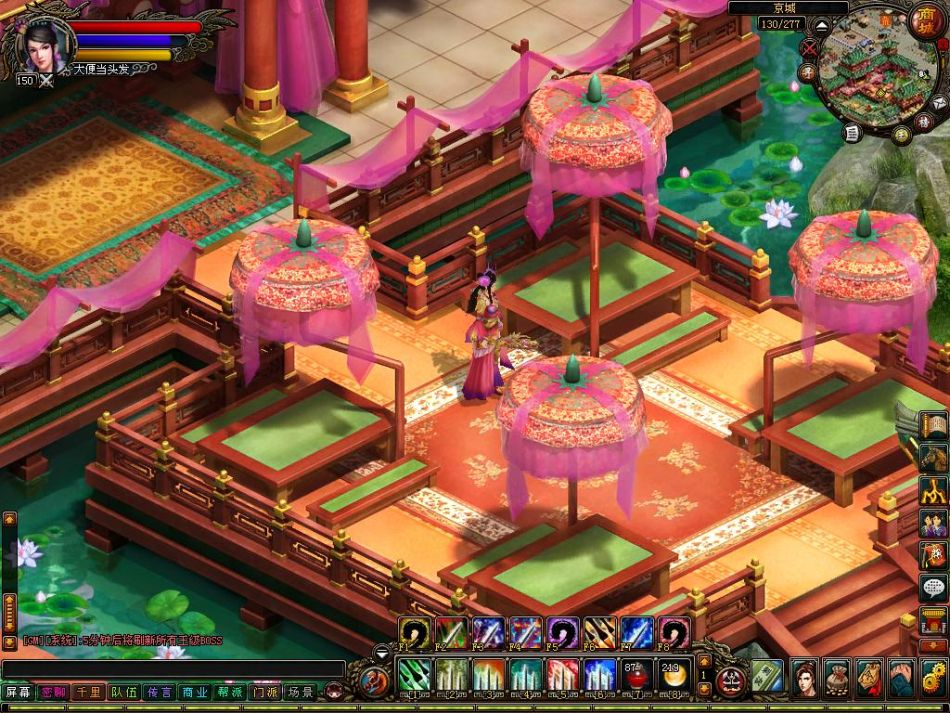Switch to the 屏幕 chat channel
The width and height of the screenshot is (950, 713).
pyautogui.click(x=18, y=692)
